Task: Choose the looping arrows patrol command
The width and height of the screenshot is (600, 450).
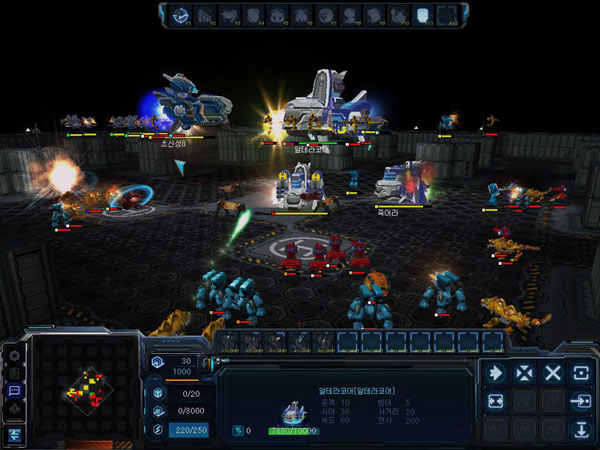Action: (x=581, y=373)
